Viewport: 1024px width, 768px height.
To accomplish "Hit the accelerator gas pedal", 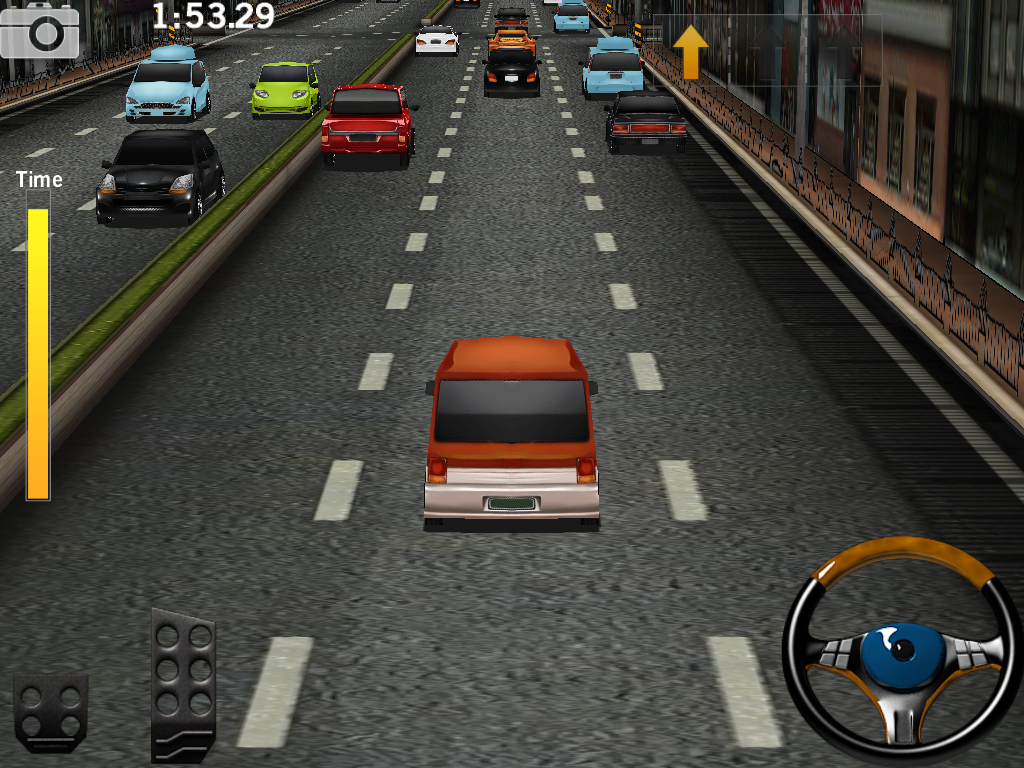I will coord(183,684).
